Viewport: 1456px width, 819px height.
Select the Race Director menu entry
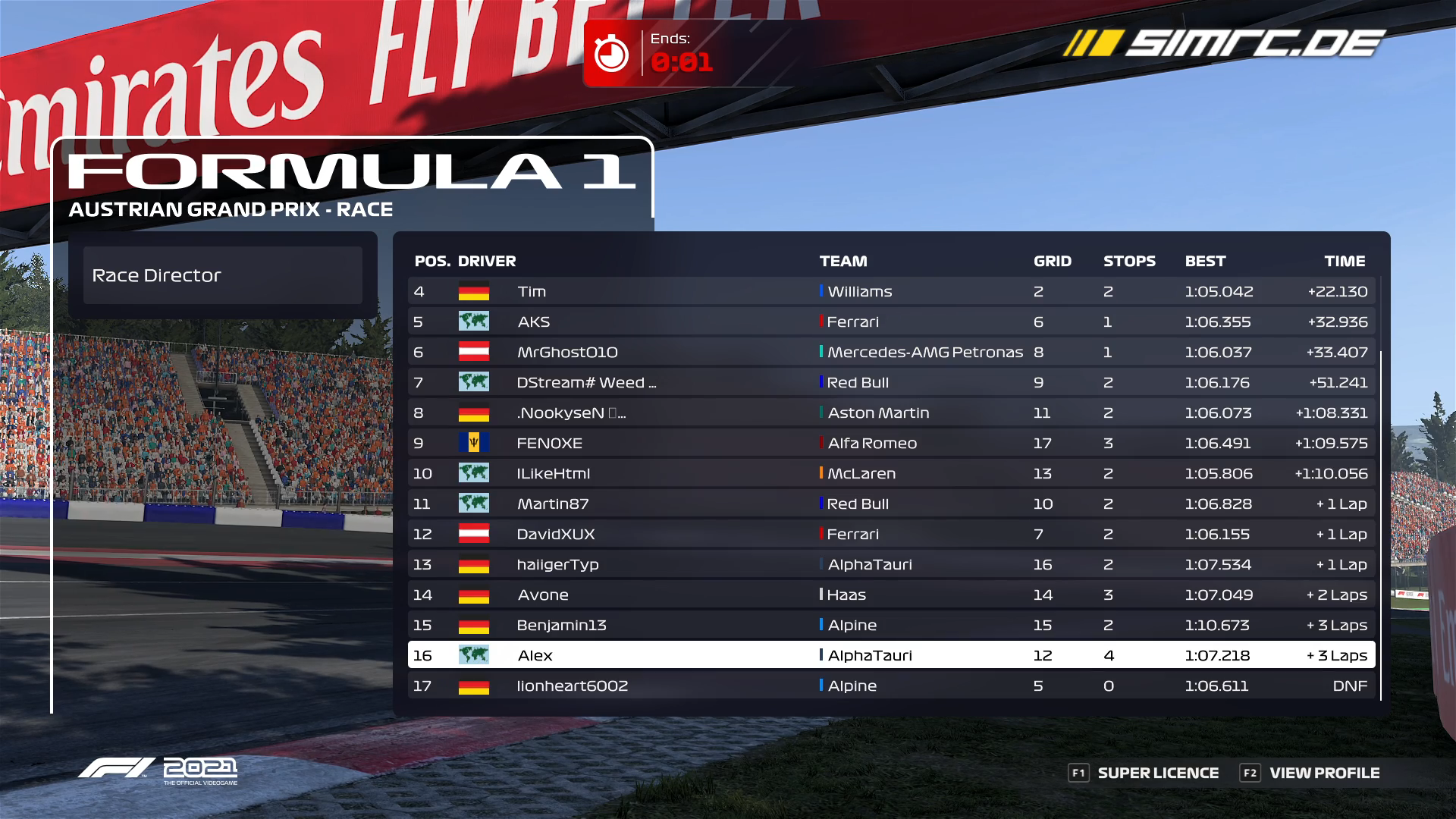[x=222, y=275]
